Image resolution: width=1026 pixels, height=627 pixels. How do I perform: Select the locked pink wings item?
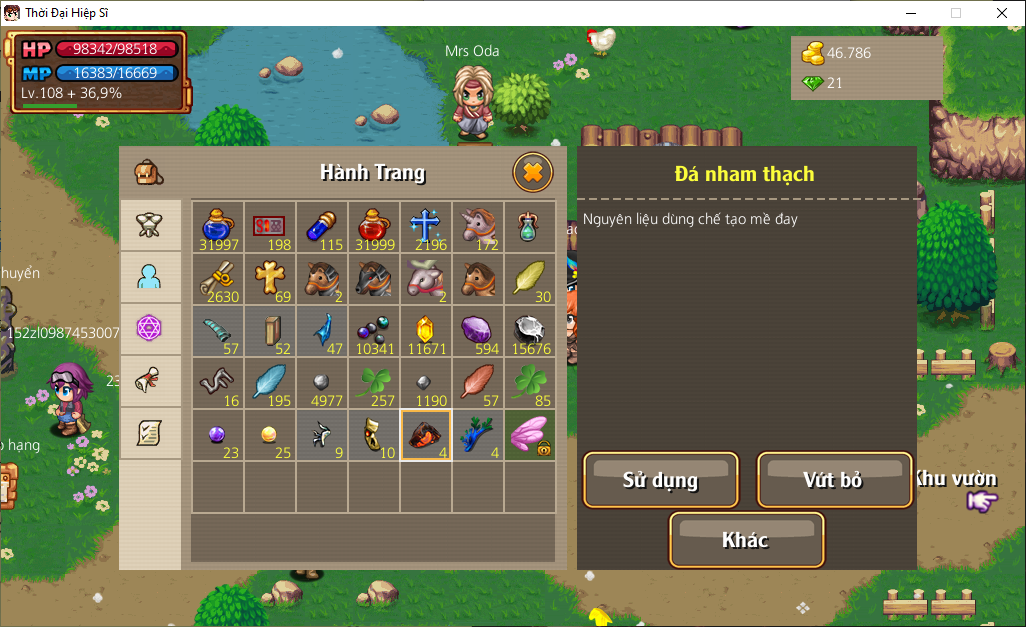click(x=530, y=435)
